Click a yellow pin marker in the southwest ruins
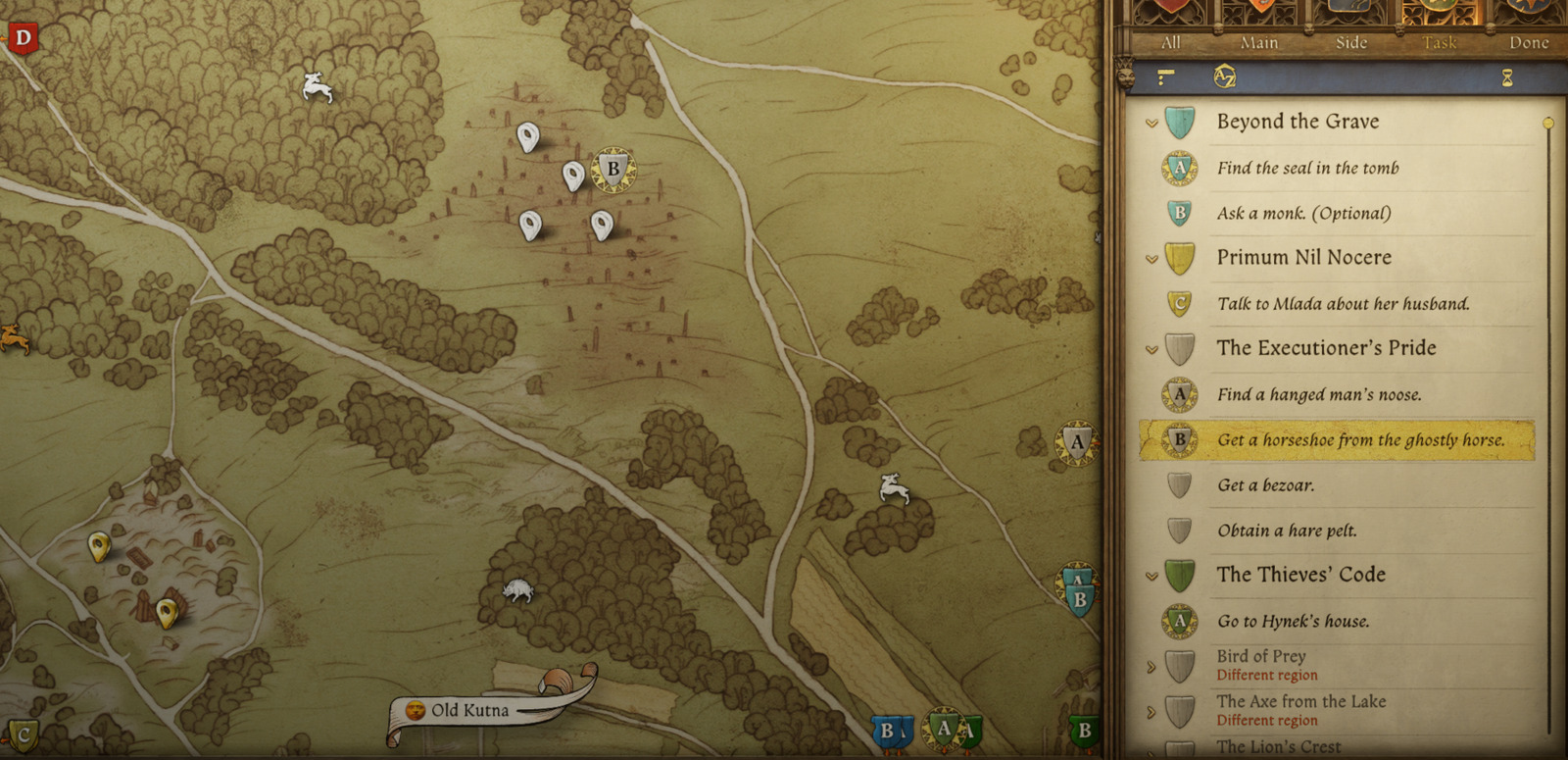This screenshot has height=760, width=1568. pyautogui.click(x=101, y=546)
